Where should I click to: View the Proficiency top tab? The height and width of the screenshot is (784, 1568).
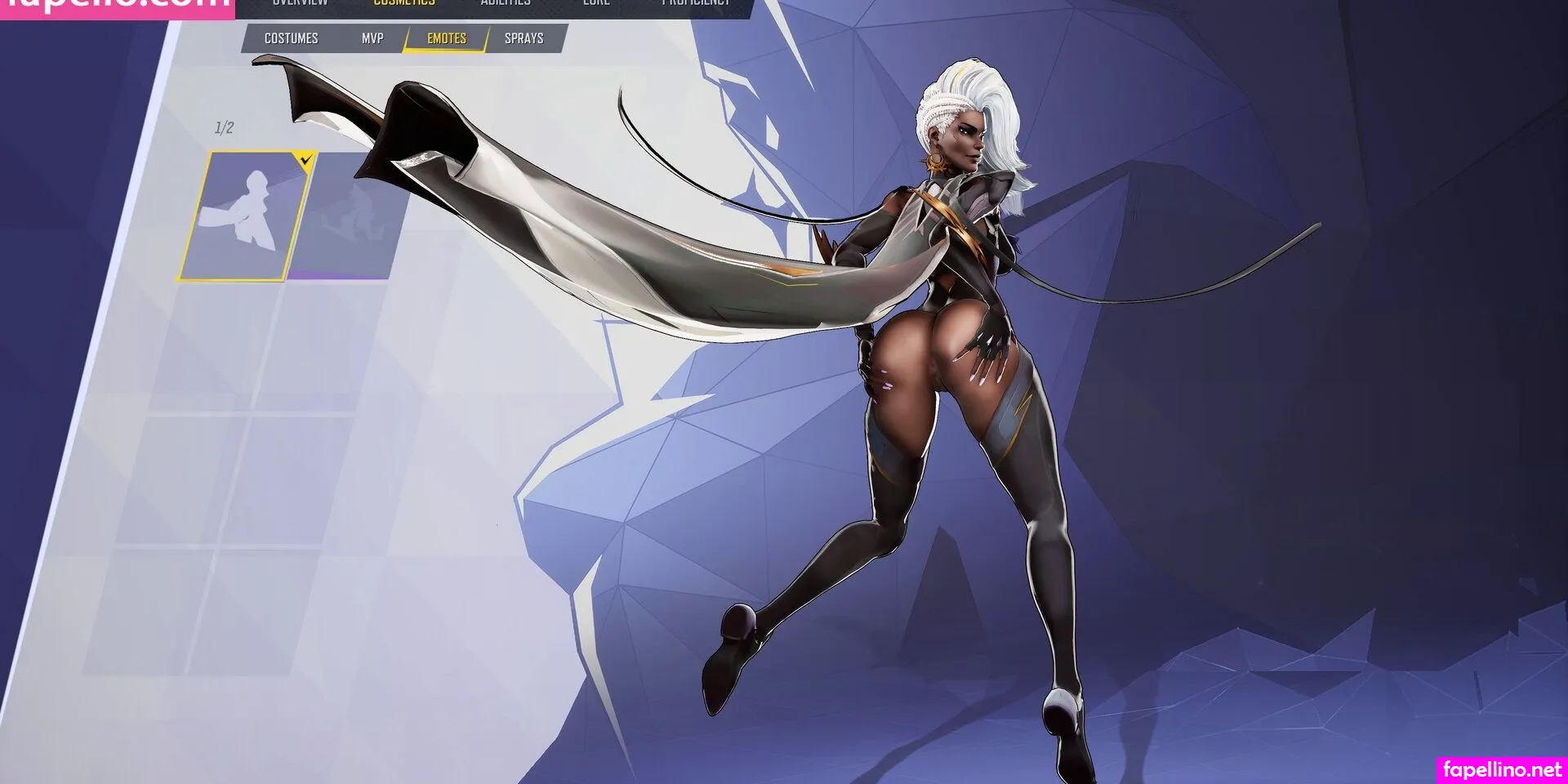click(x=696, y=4)
